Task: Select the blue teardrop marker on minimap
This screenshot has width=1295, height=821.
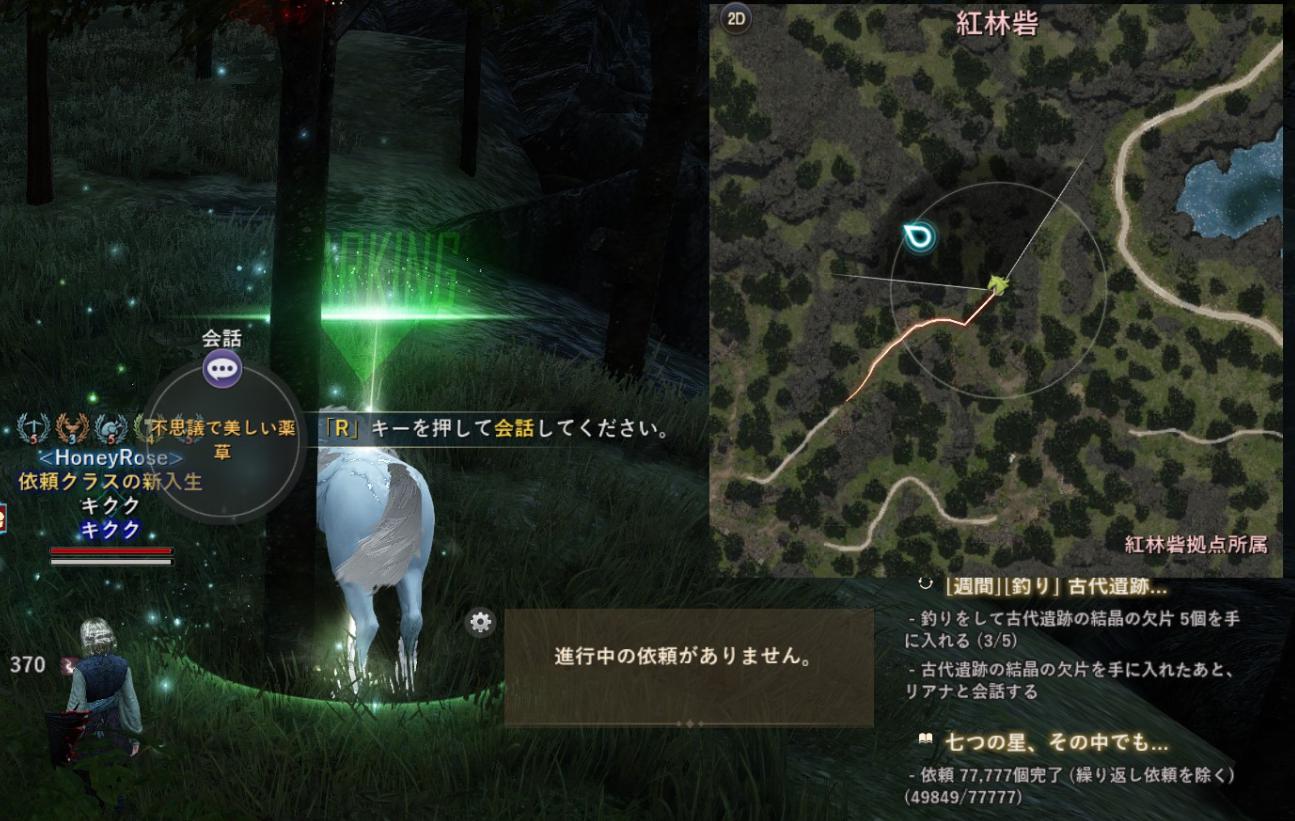Action: coord(916,237)
